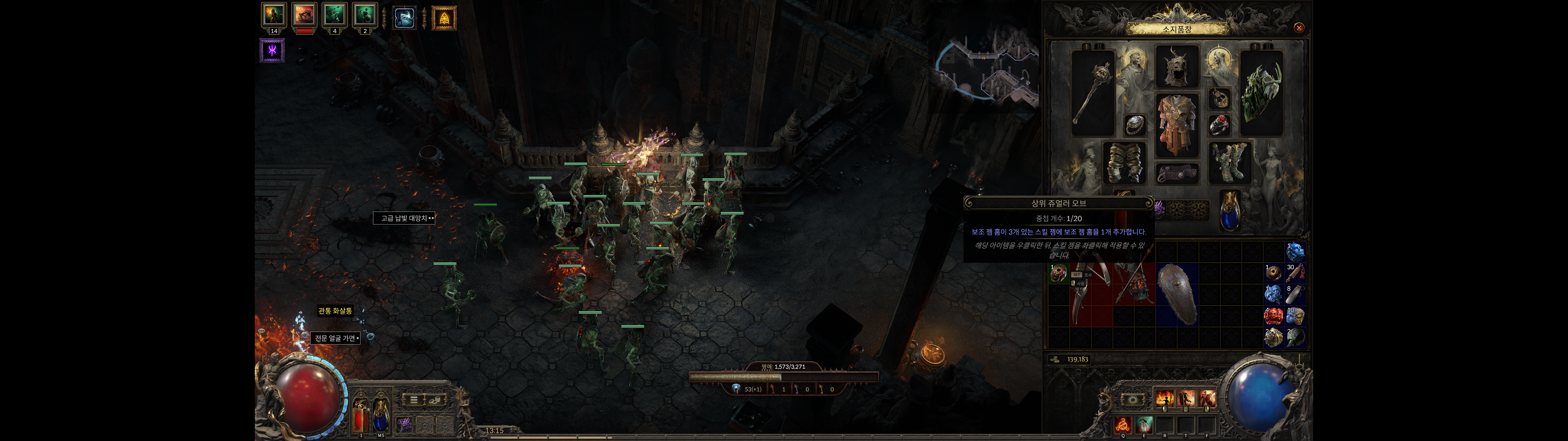Select the equipped green boots

[1230, 162]
